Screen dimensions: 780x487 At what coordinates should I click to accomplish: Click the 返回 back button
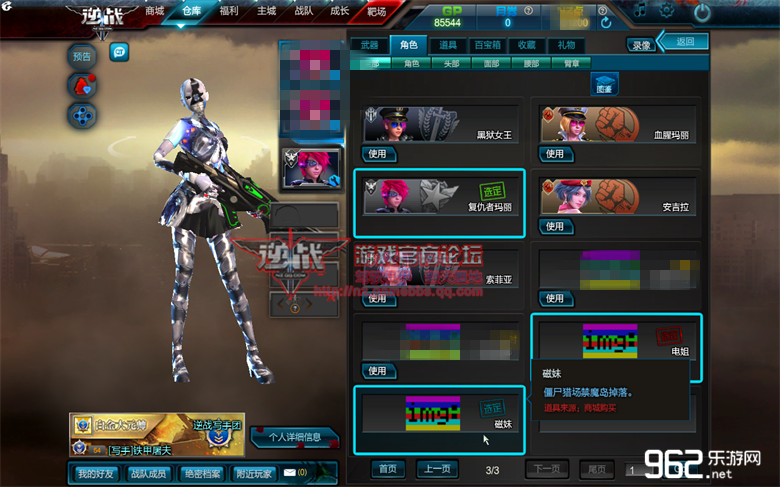coord(684,42)
